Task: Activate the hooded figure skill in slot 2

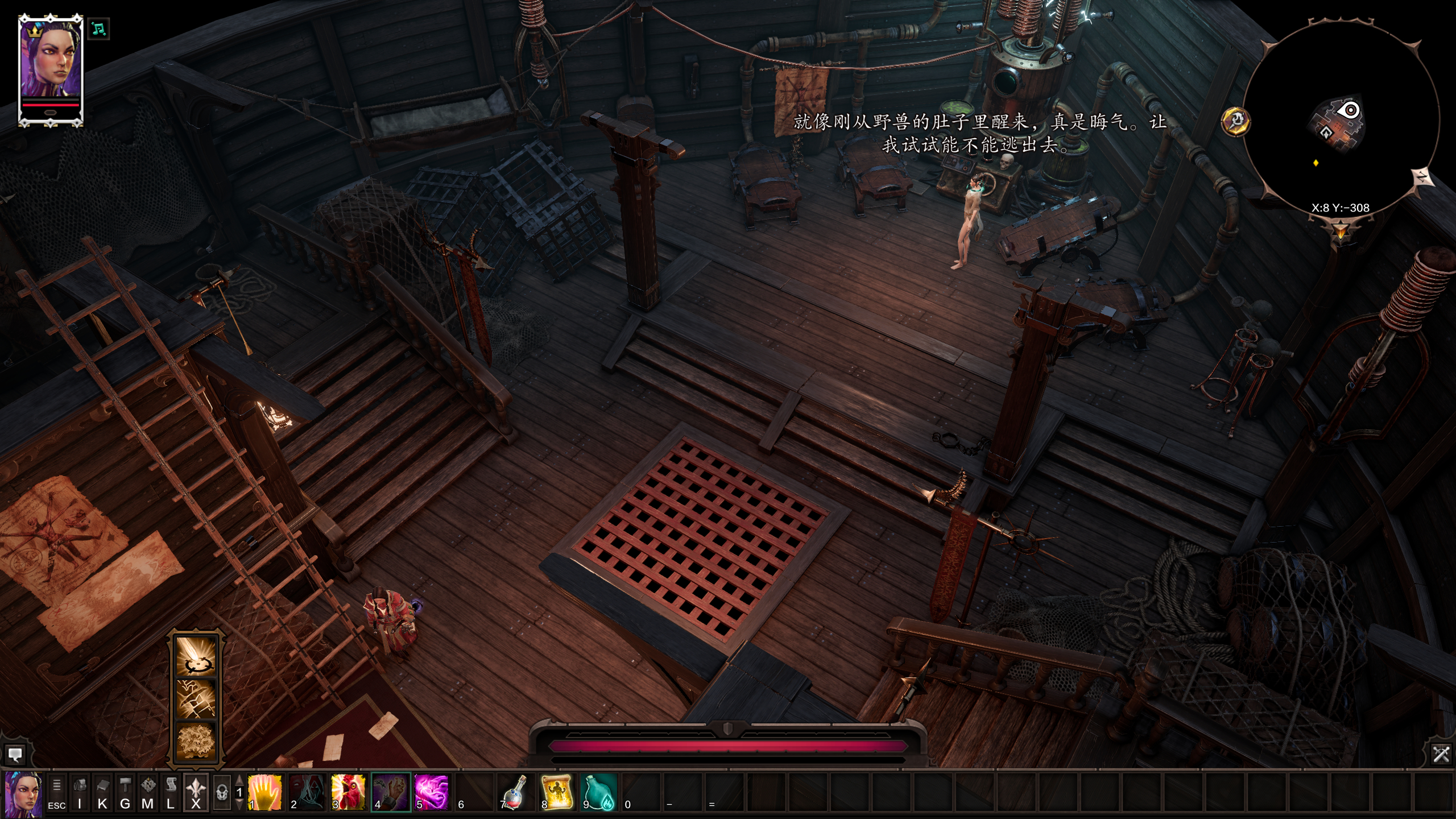Action: (307, 792)
